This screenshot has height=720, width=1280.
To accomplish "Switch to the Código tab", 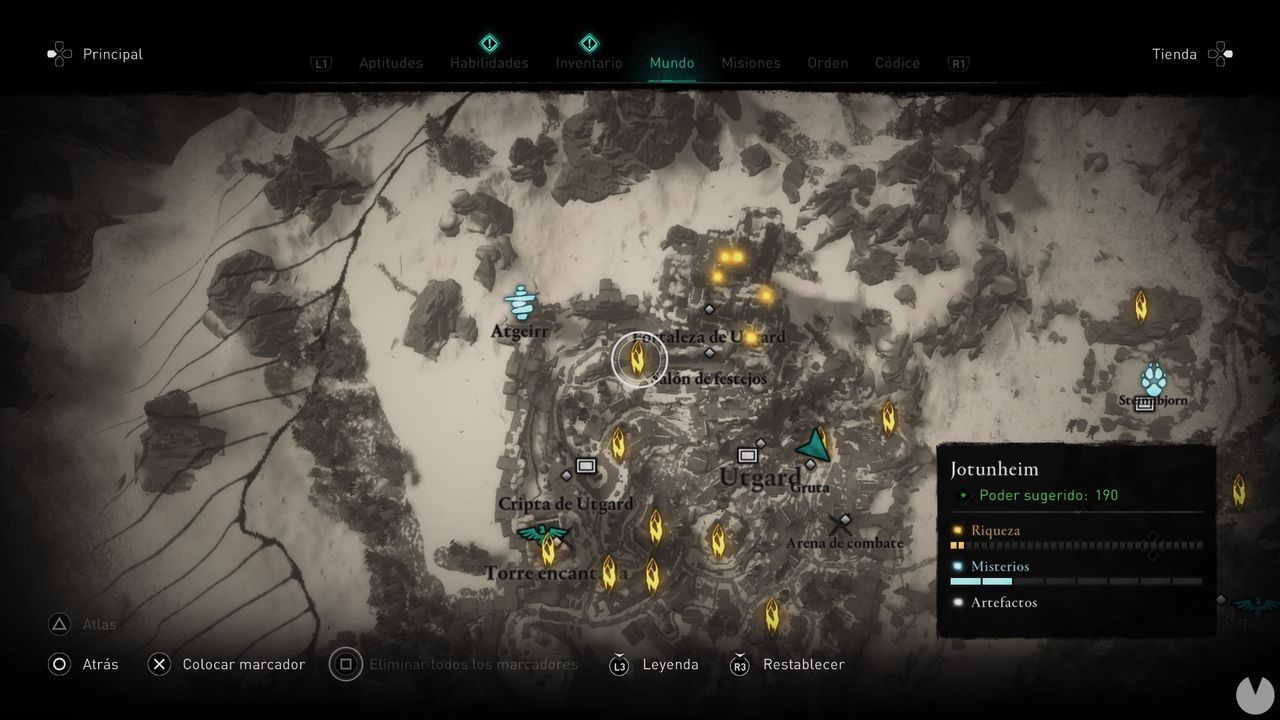I will 897,62.
